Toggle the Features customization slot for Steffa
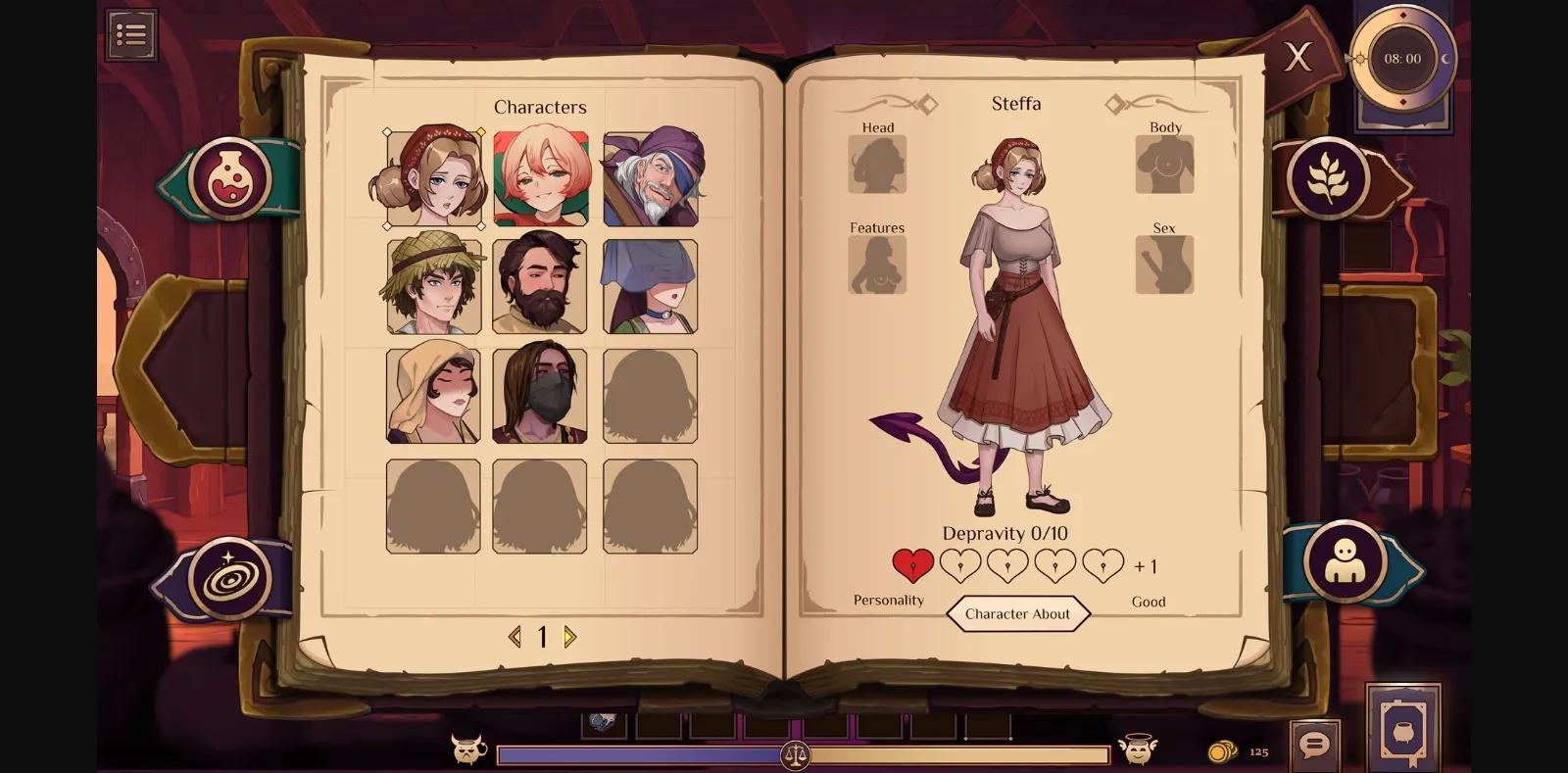 click(878, 265)
